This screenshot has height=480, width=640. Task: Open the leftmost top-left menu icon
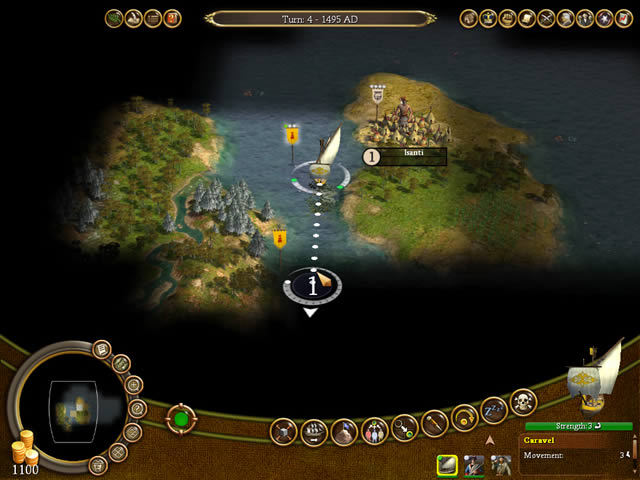point(114,18)
